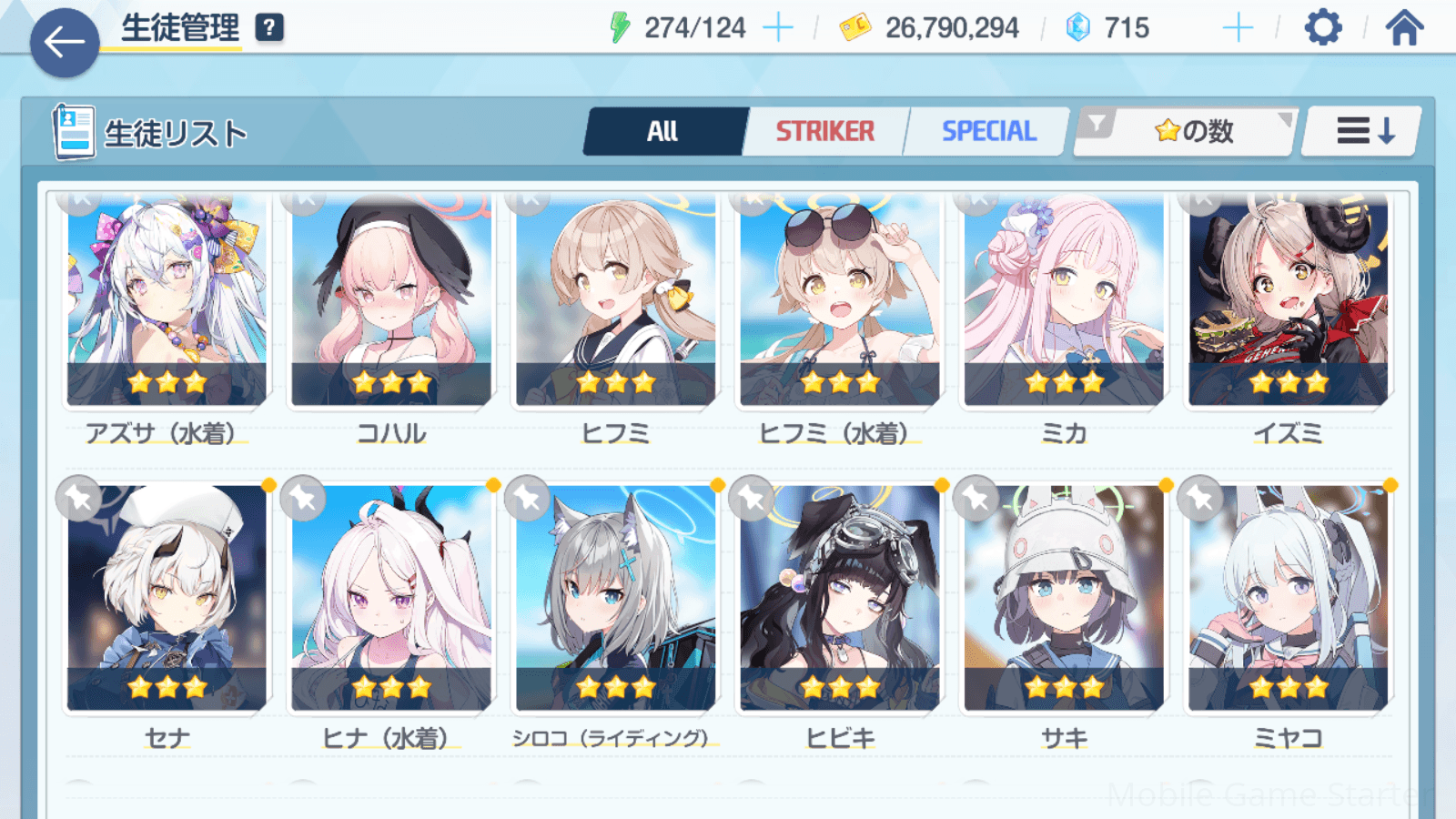The image size is (1456, 819).
Task: Open the ★の数 sort filter dropdown
Action: pos(1186,132)
